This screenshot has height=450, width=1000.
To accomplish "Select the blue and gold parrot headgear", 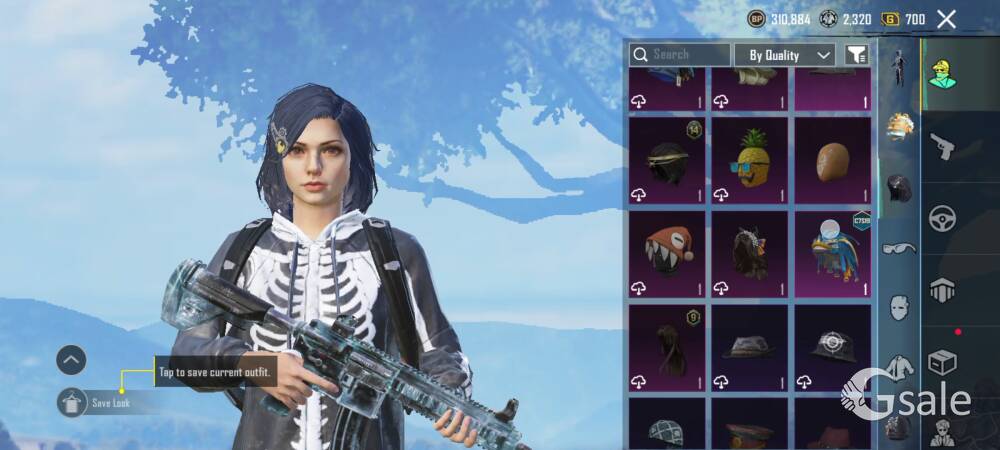I will [x=832, y=252].
